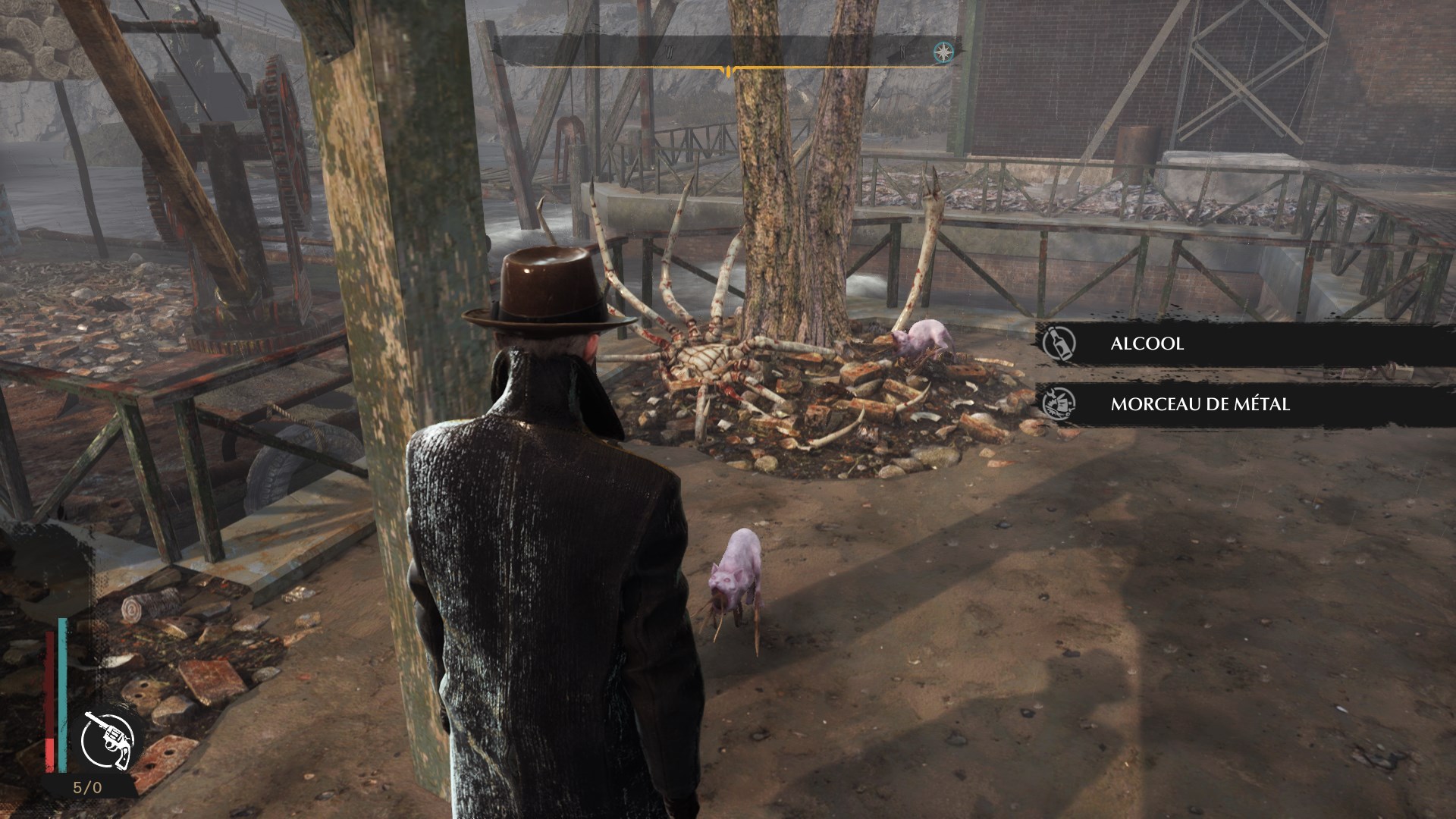Image resolution: width=1456 pixels, height=819 pixels.
Task: Select the Alcool loot entry
Action: click(1244, 344)
